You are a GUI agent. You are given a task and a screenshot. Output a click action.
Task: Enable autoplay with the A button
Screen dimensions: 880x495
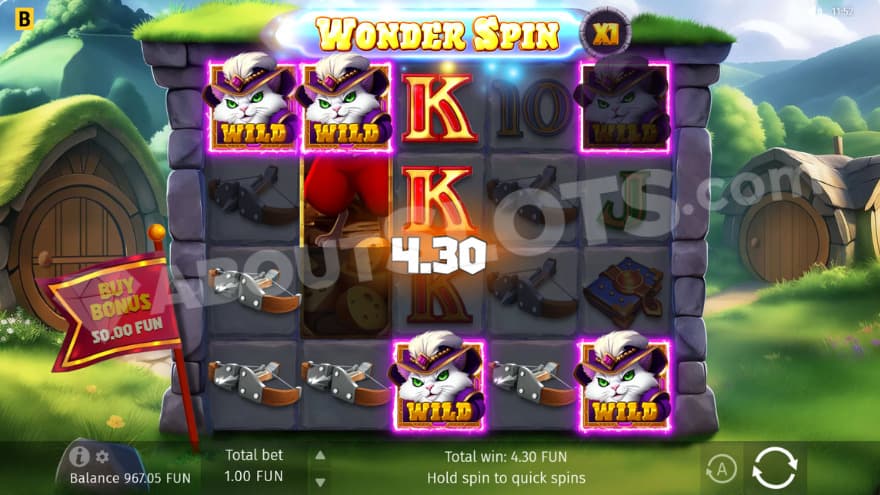[x=720, y=467]
